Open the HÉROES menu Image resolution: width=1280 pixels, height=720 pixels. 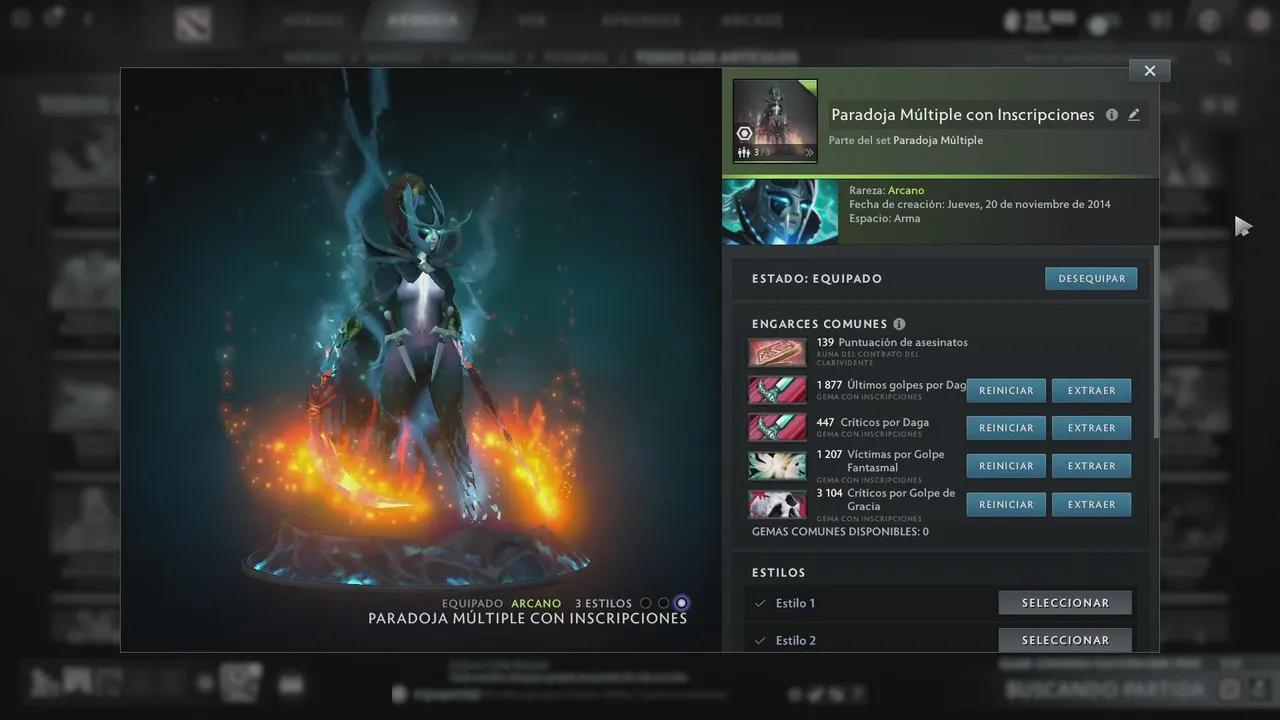tap(313, 20)
